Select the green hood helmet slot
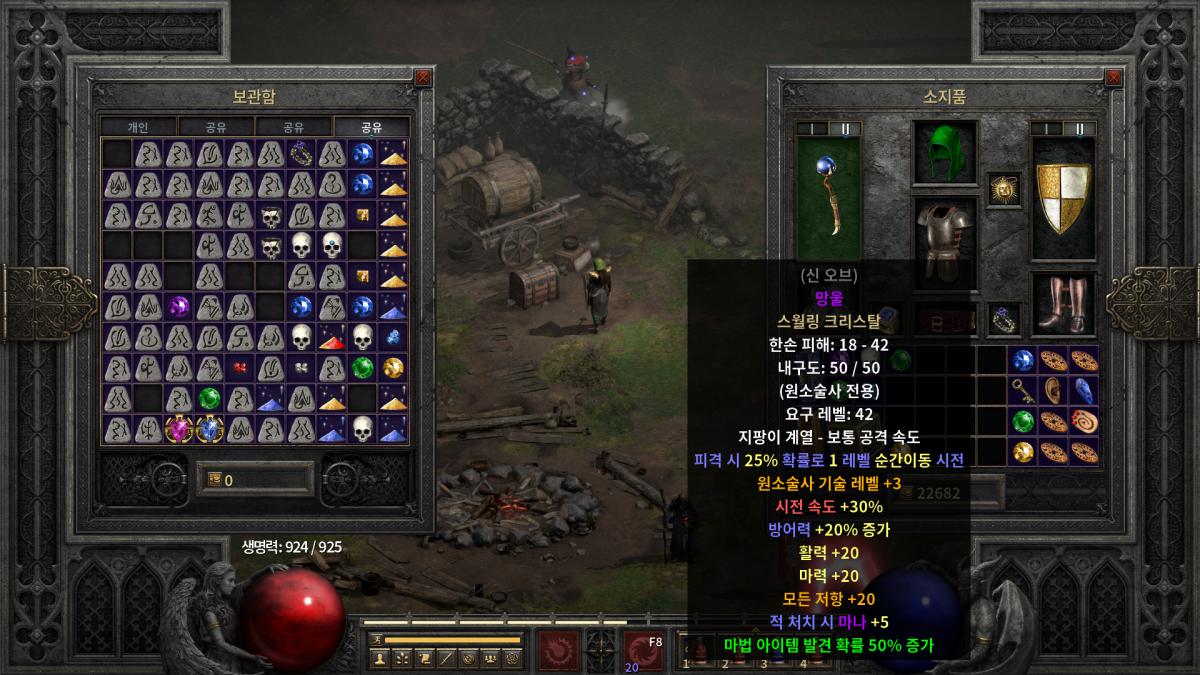This screenshot has width=1200, height=675. click(943, 151)
